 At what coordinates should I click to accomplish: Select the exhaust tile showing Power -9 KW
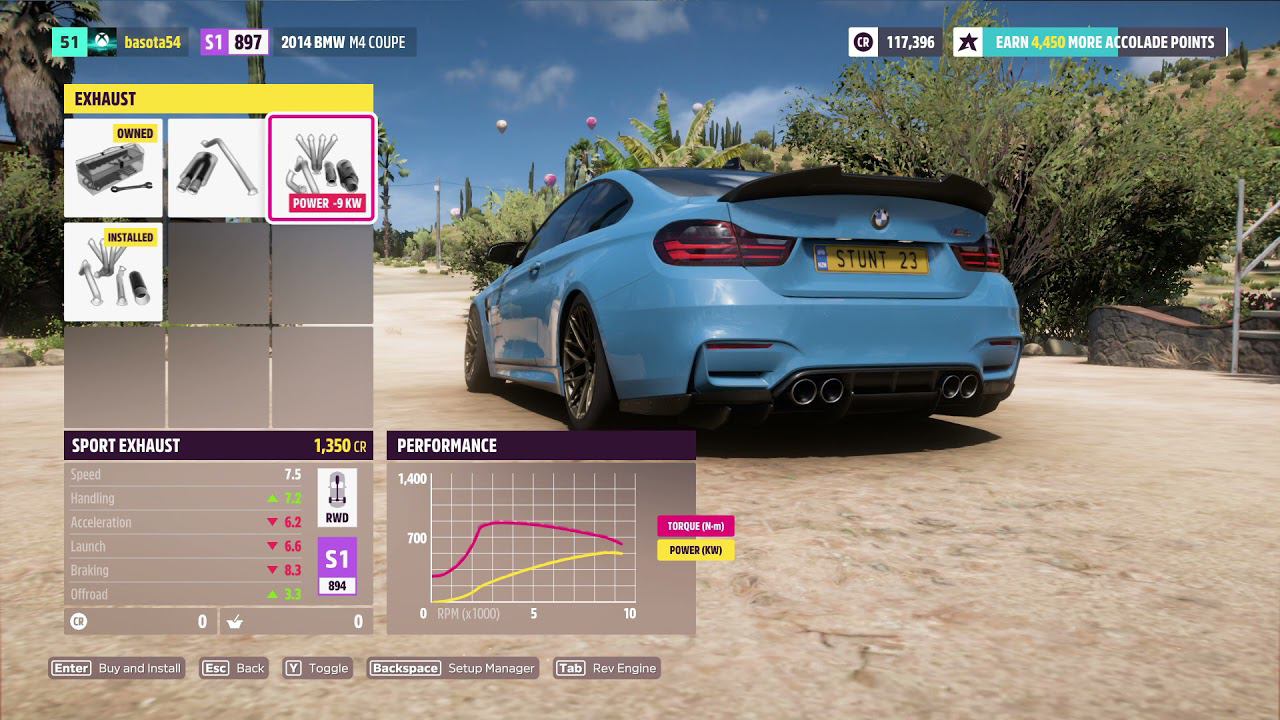[321, 168]
